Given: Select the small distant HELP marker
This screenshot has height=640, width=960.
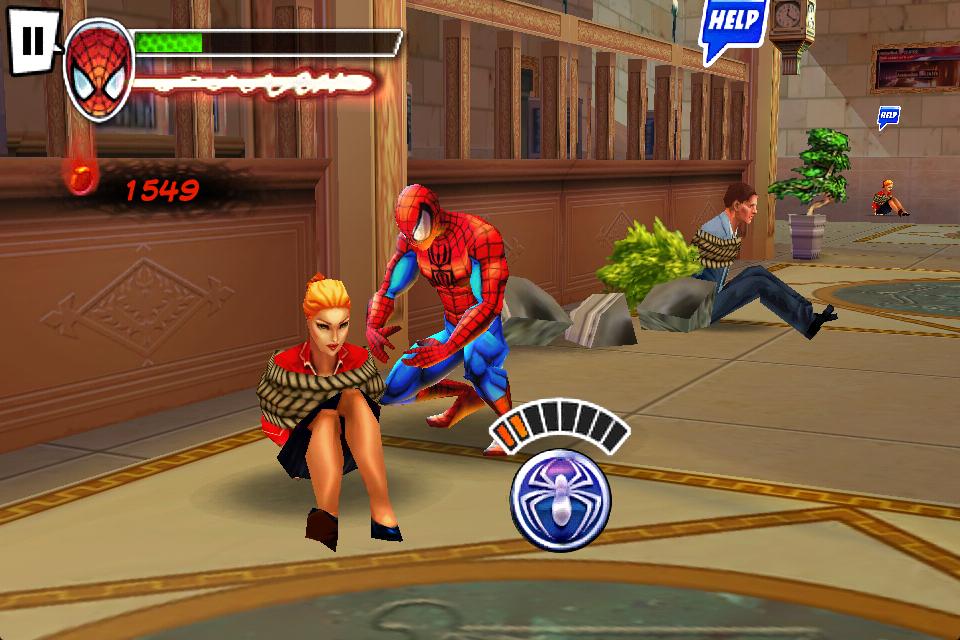Looking at the screenshot, I should (x=888, y=117).
